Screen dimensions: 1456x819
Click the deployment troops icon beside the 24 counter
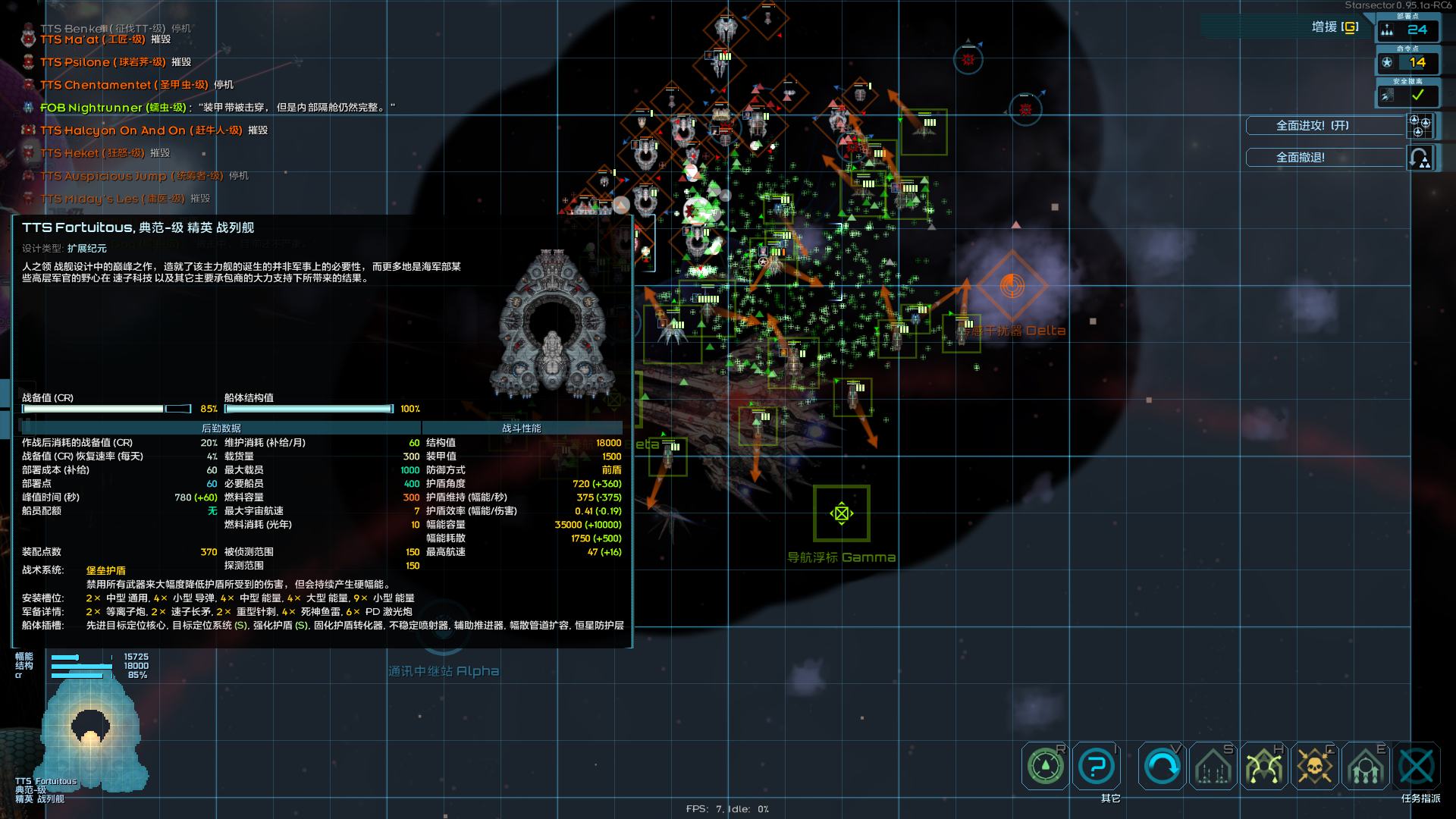[1387, 30]
